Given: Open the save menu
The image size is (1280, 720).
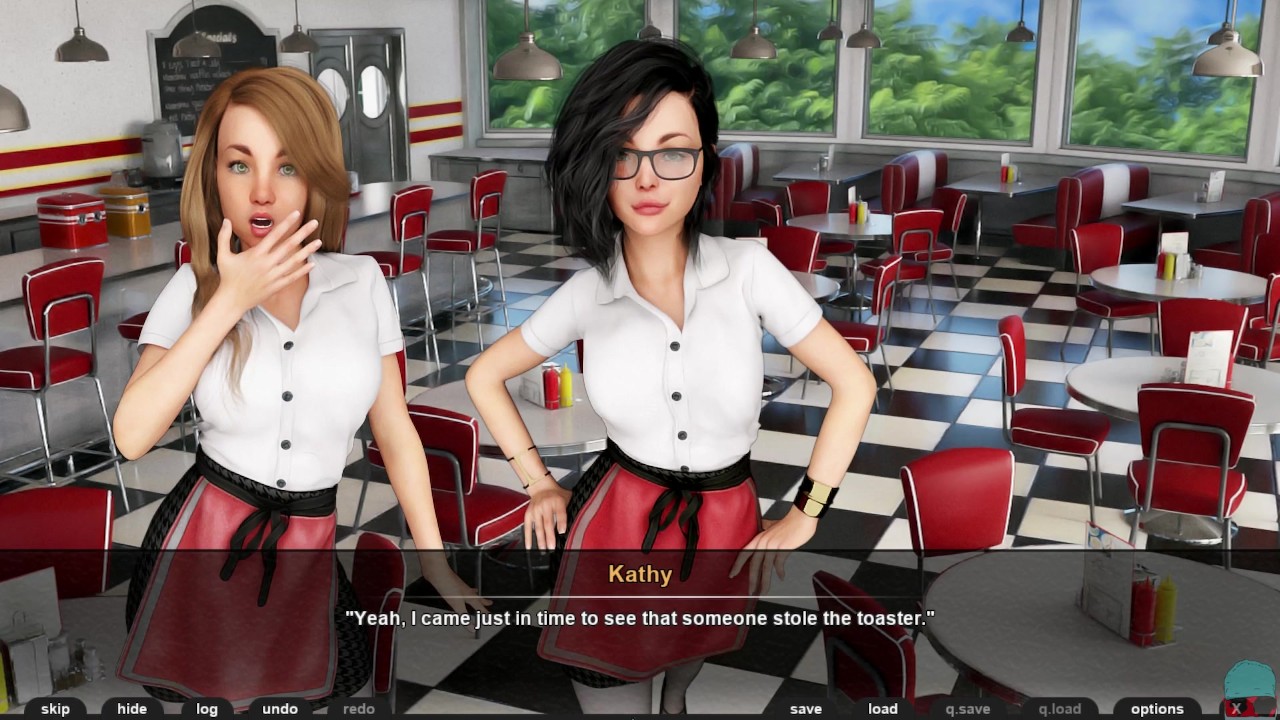Looking at the screenshot, I should pyautogui.click(x=806, y=709).
